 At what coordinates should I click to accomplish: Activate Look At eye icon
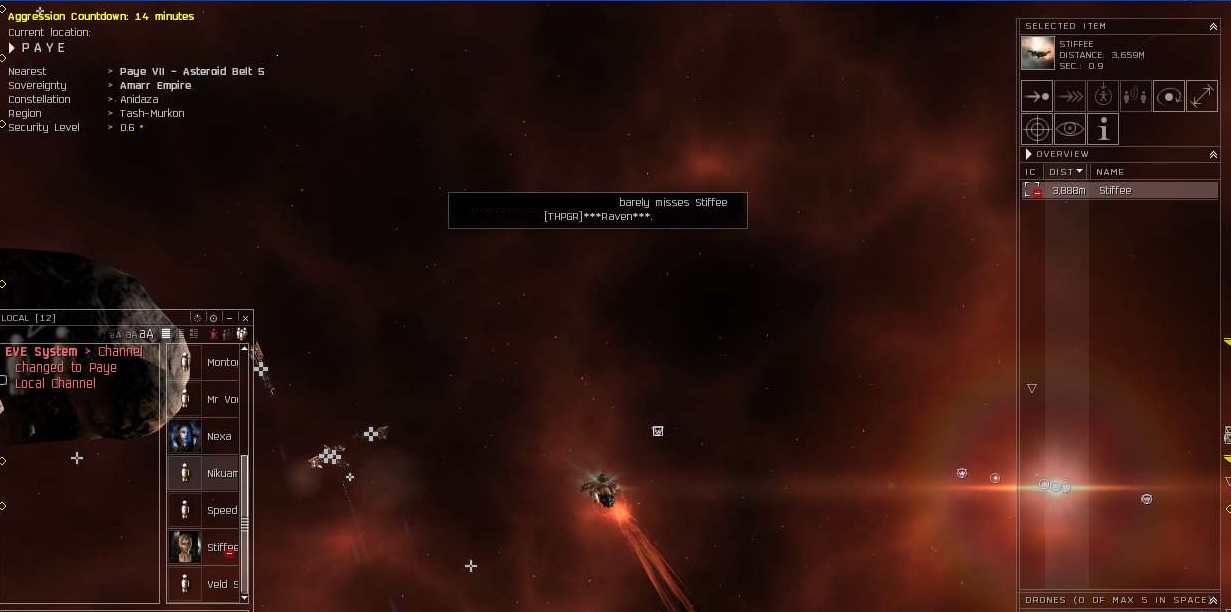click(1070, 129)
